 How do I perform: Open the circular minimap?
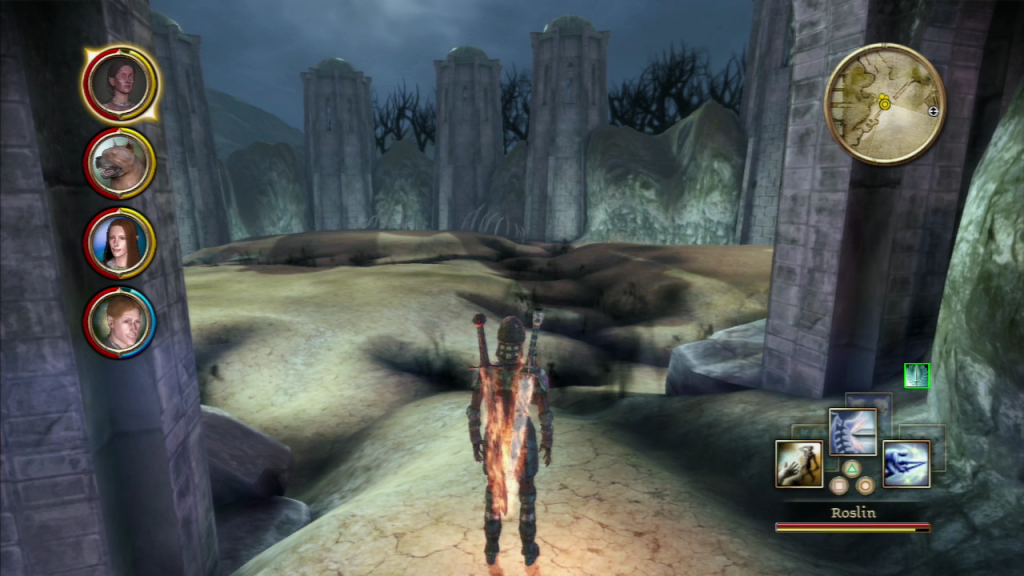pos(884,103)
